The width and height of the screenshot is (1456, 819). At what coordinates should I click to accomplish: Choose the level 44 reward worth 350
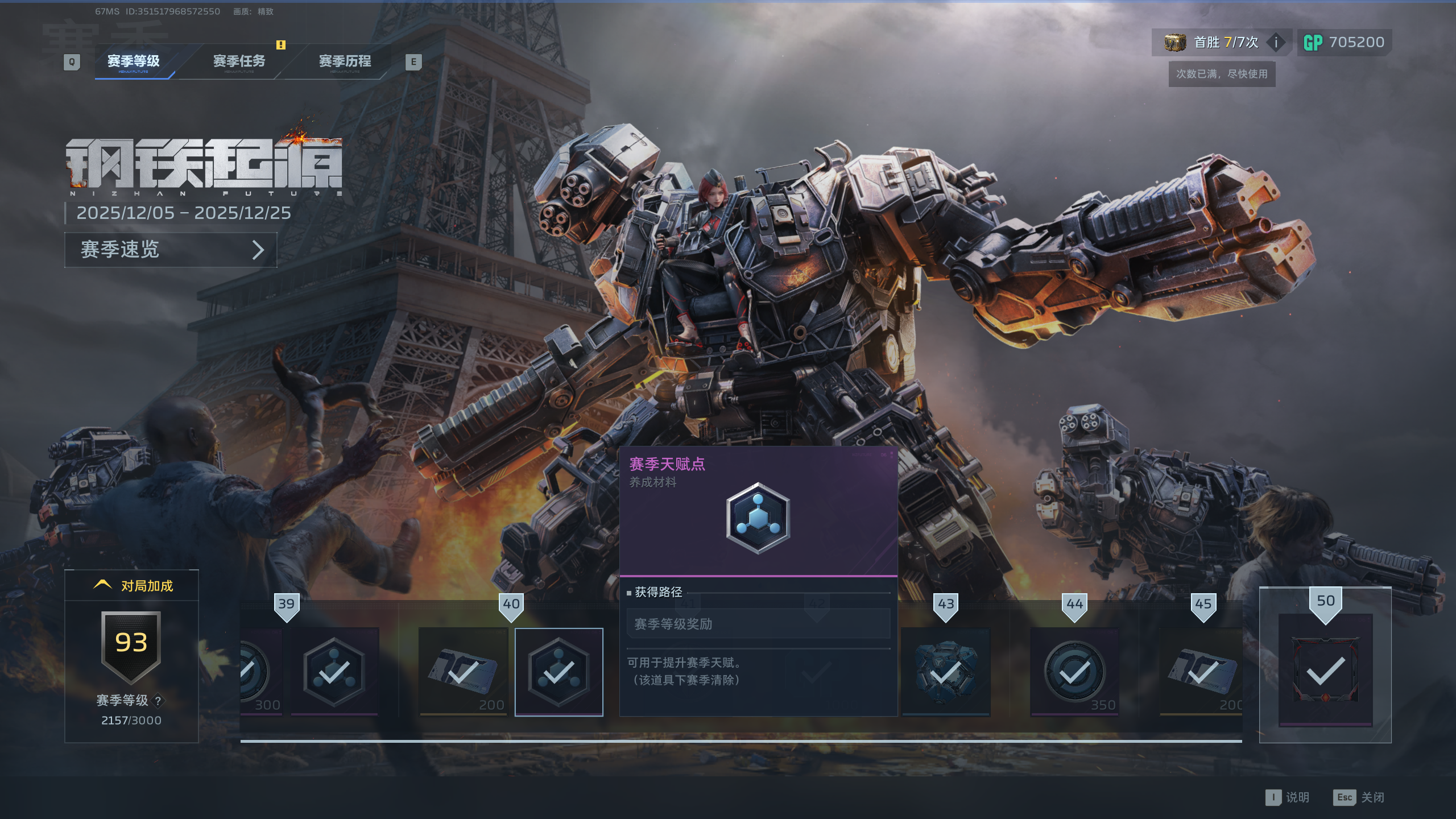[x=1074, y=672]
